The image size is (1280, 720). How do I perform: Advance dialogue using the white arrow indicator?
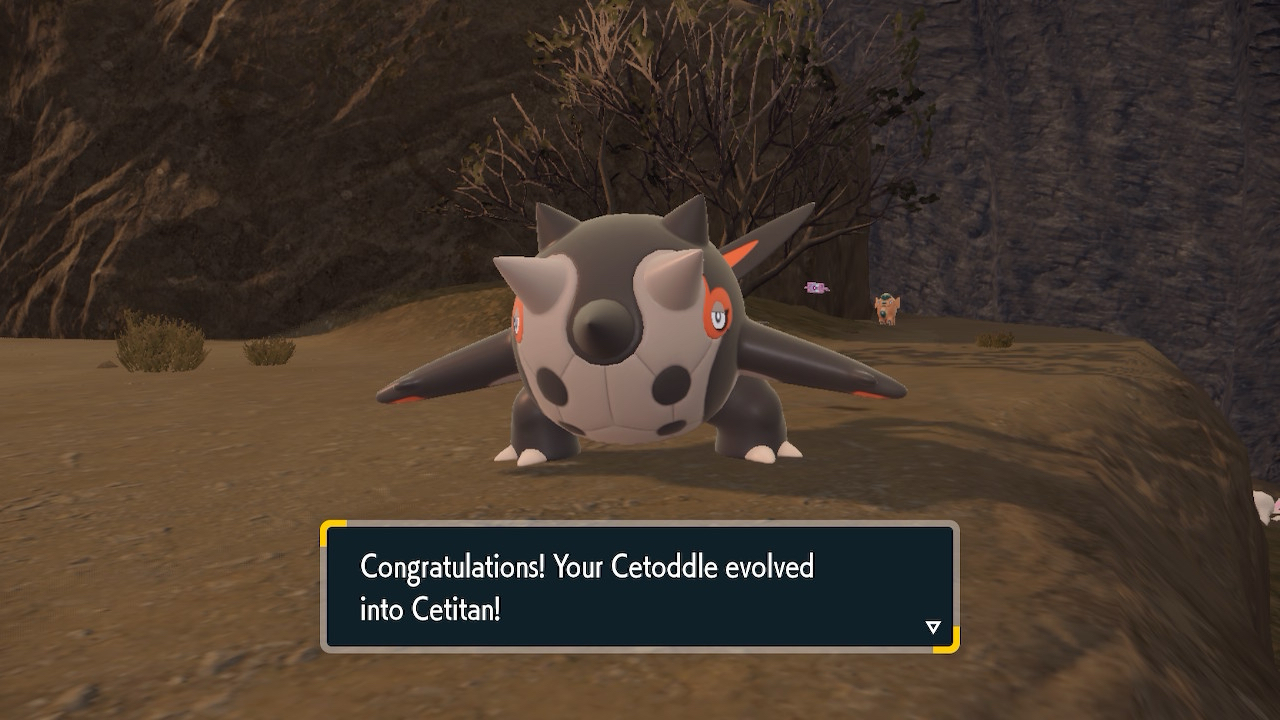(933, 627)
